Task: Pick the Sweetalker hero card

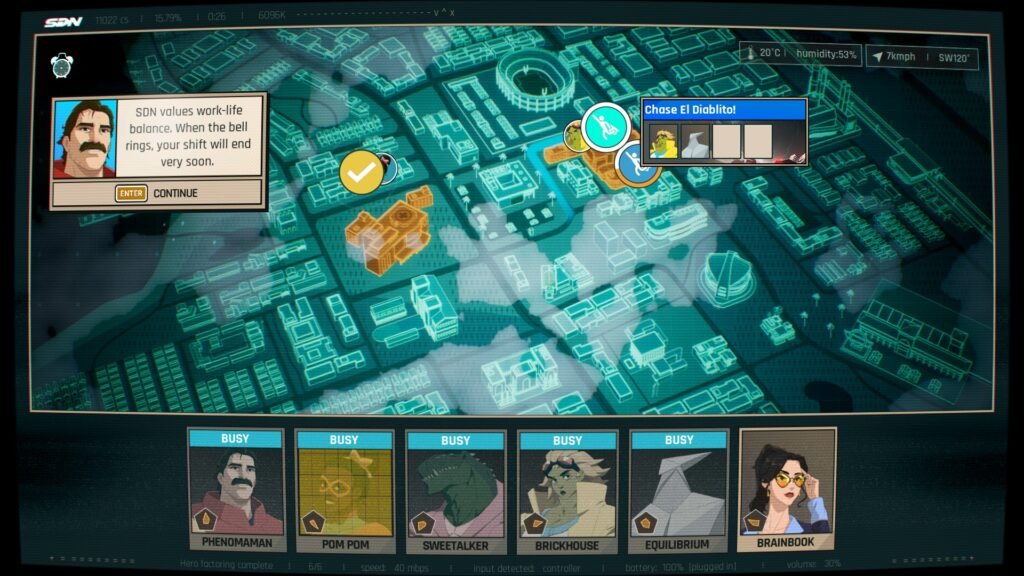Action: [455, 491]
